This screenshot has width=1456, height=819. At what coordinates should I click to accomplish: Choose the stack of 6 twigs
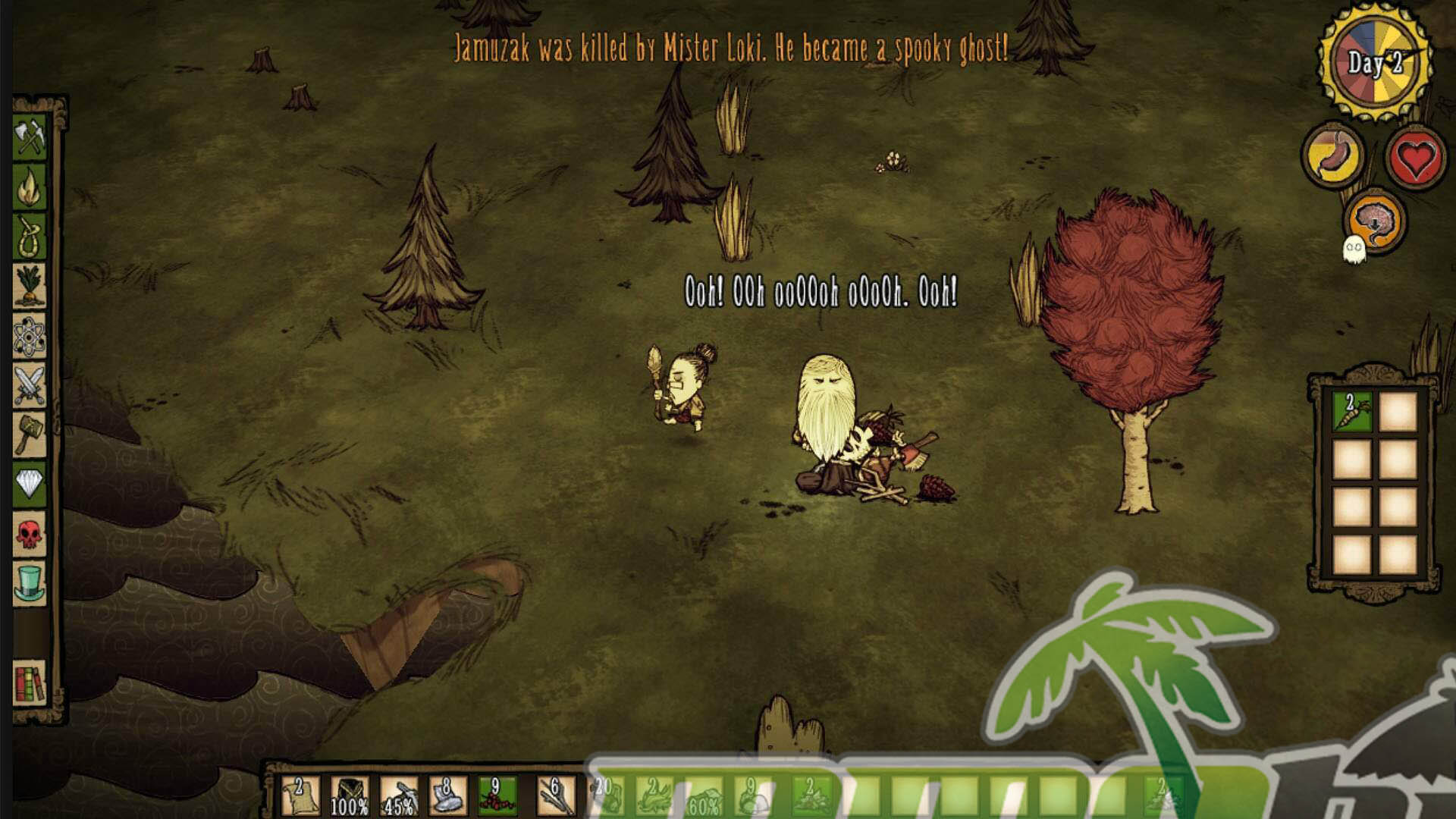556,796
